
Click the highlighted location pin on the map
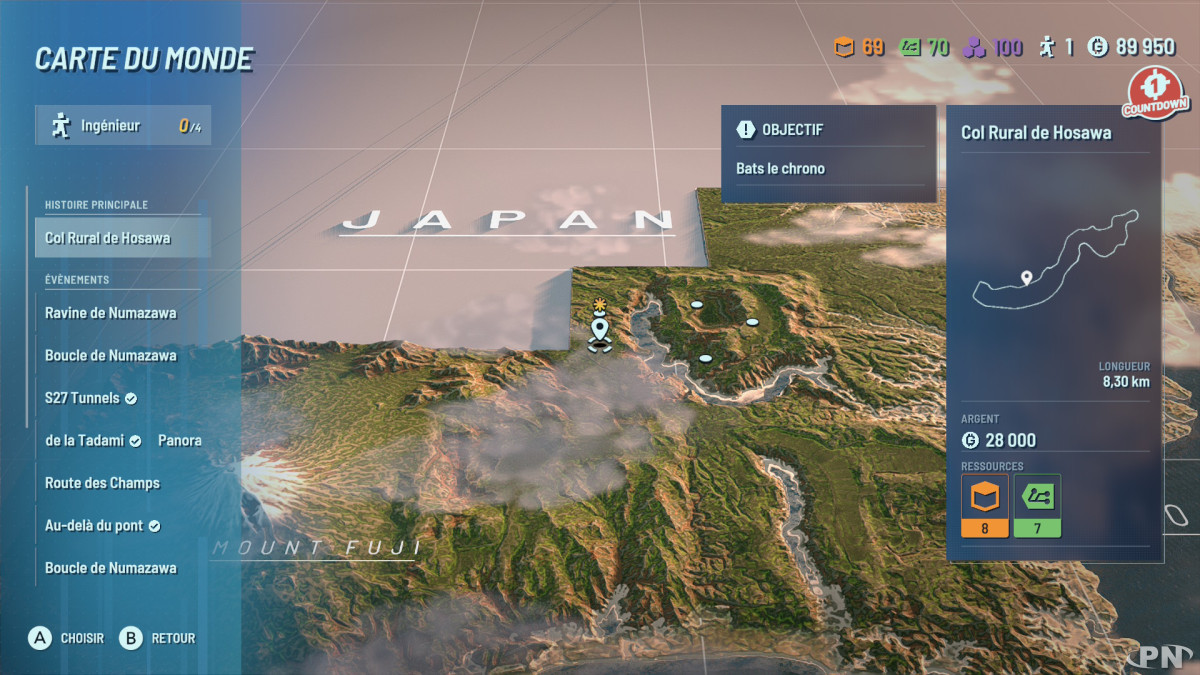[599, 329]
